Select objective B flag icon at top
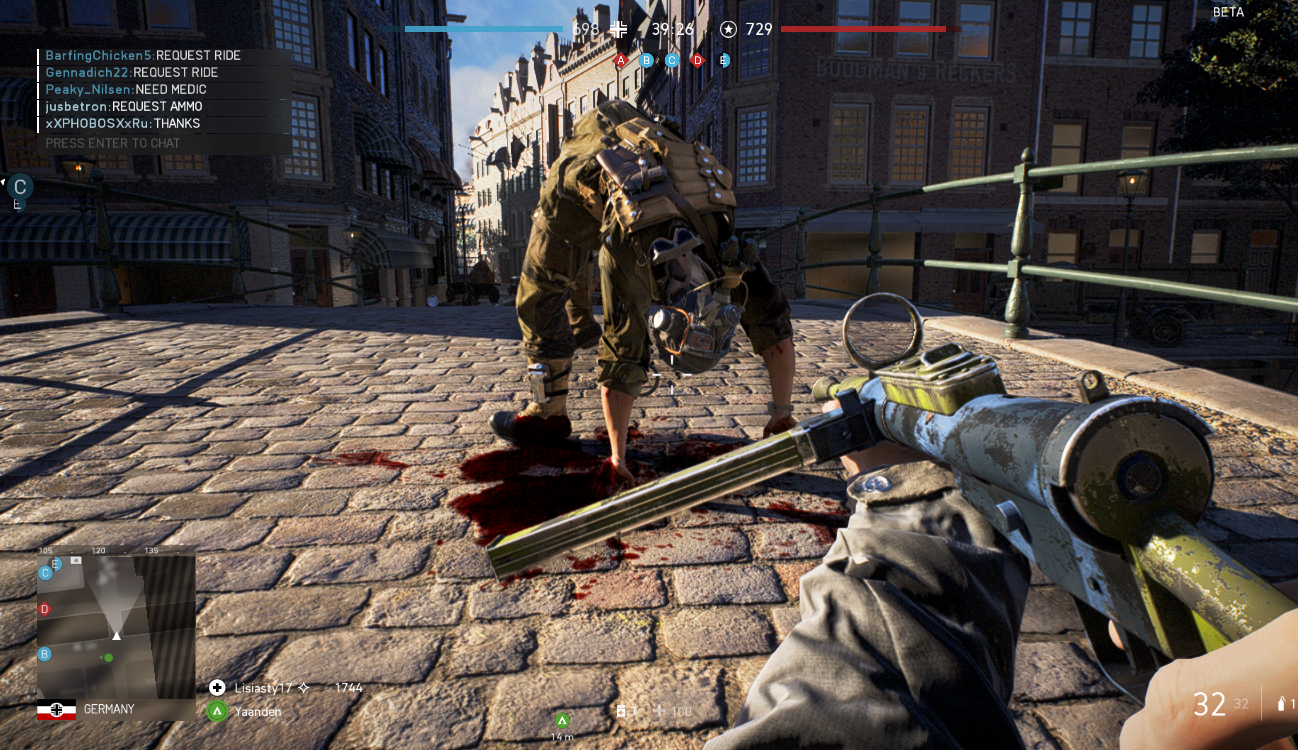 pos(647,60)
